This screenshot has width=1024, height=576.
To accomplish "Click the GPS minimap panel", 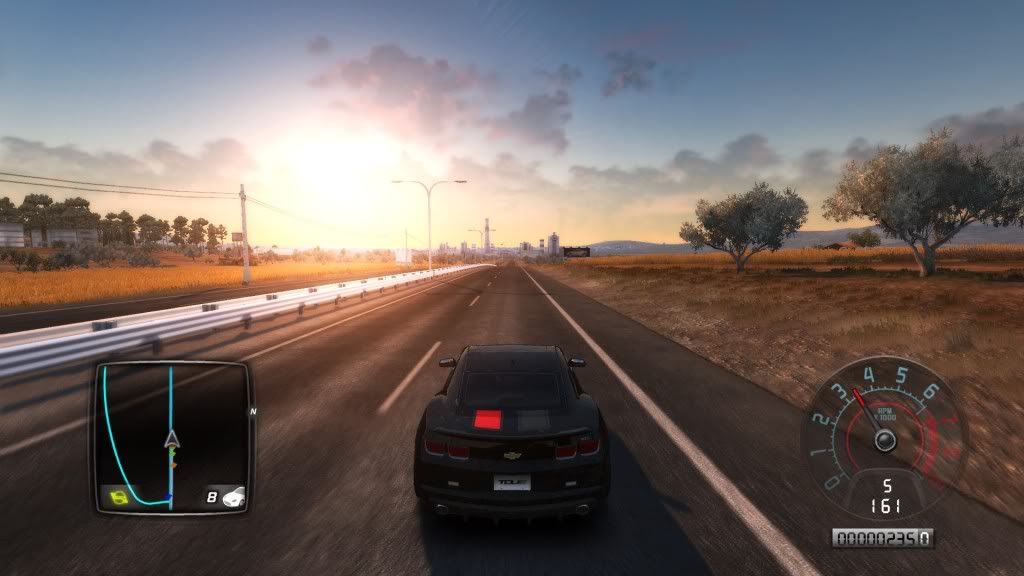I will 171,436.
